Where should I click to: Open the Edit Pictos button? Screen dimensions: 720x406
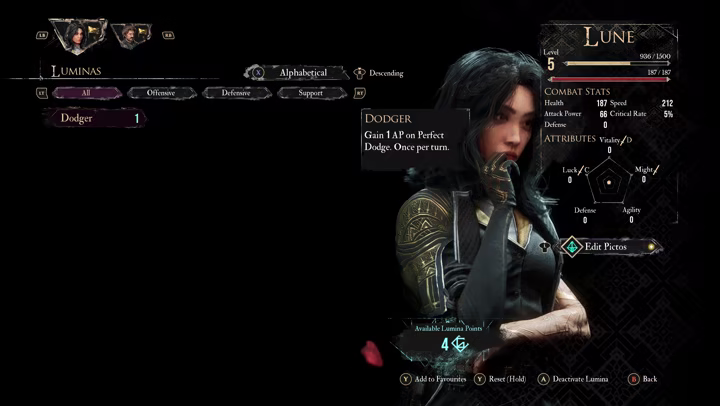coord(606,246)
